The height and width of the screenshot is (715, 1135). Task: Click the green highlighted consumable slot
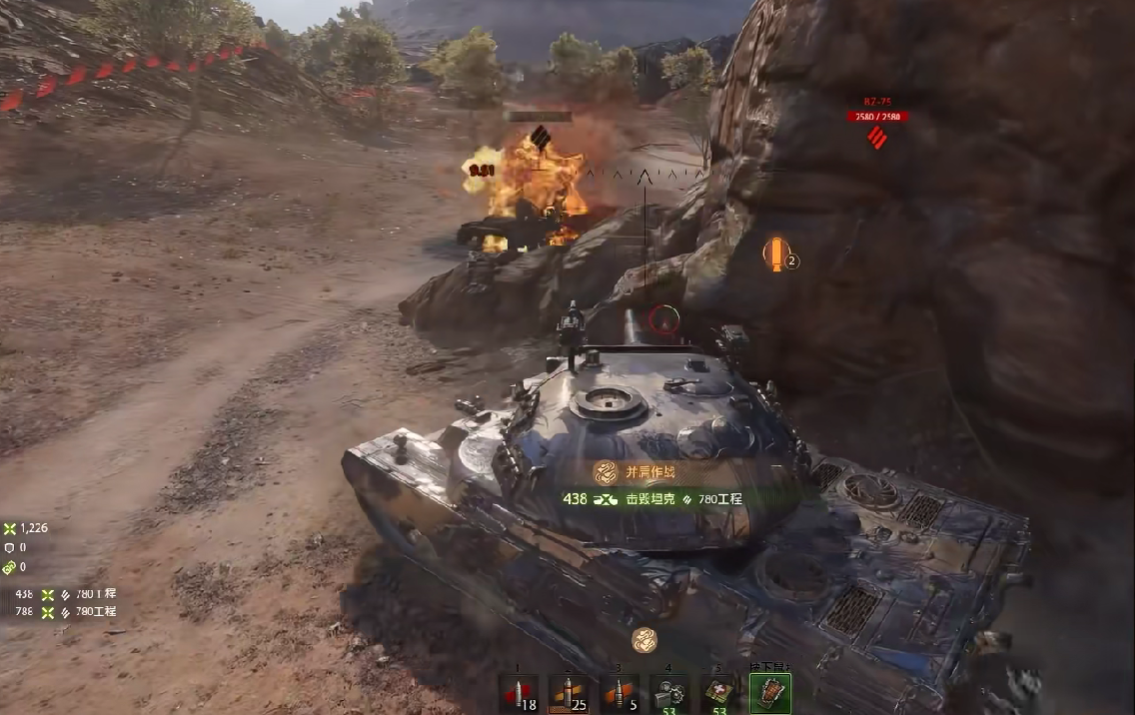(770, 693)
